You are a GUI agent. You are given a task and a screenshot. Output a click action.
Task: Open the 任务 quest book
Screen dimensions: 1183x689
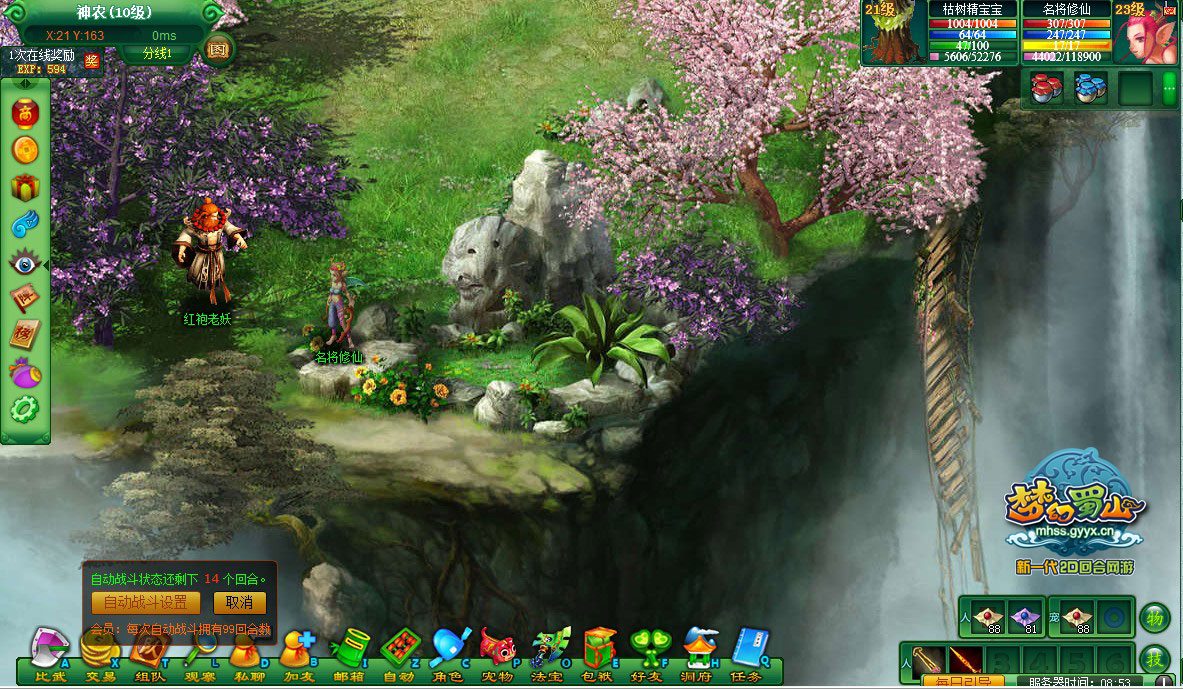click(749, 652)
